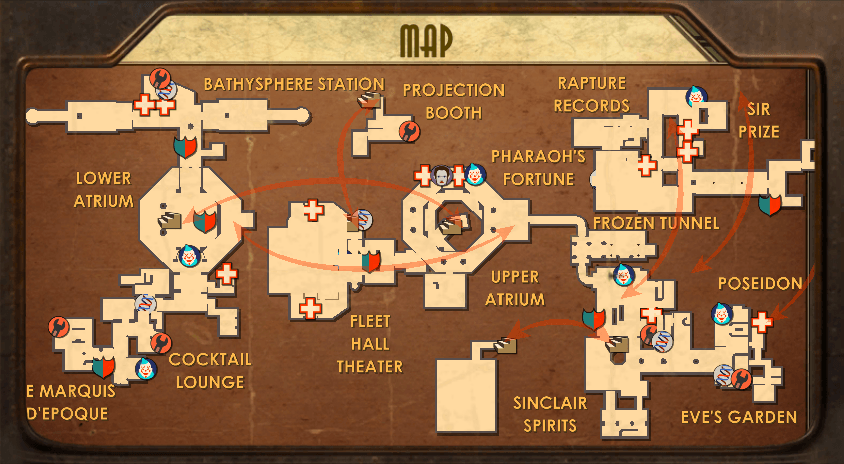The image size is (844, 464).
Task: Click the shield marker at Le Marquis D'Epoque
Action: coord(103,367)
